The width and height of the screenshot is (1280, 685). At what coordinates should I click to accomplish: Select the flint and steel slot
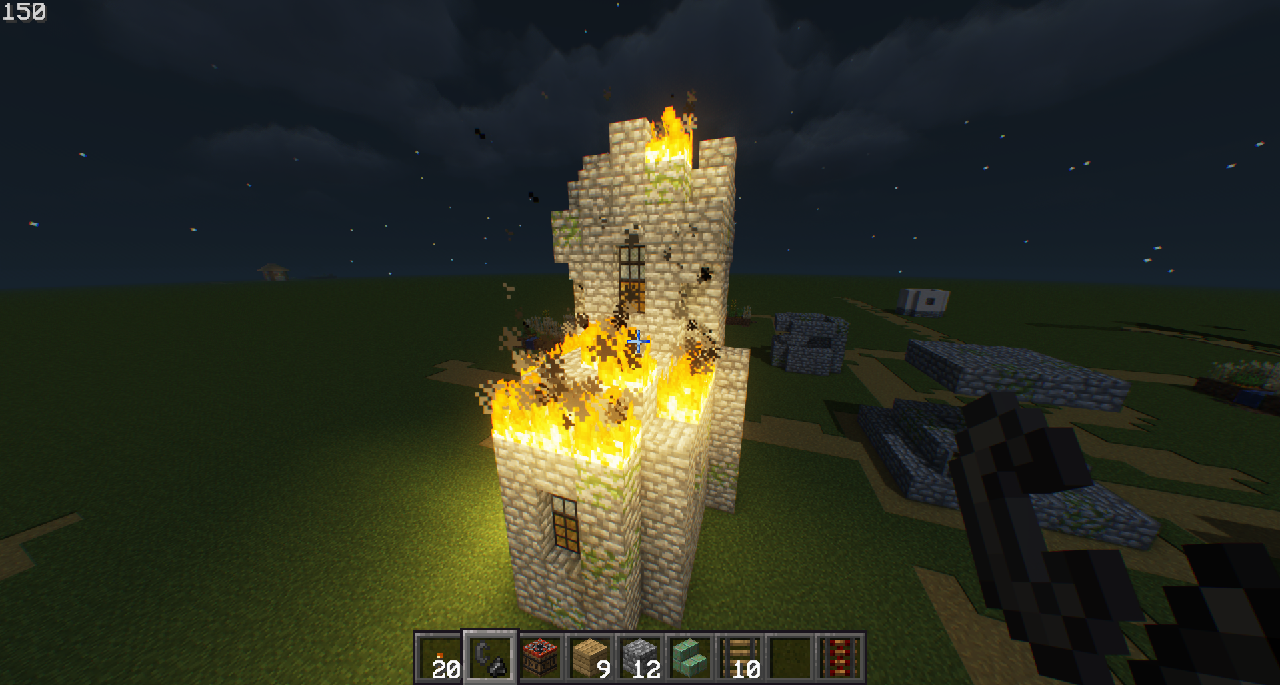click(x=490, y=657)
